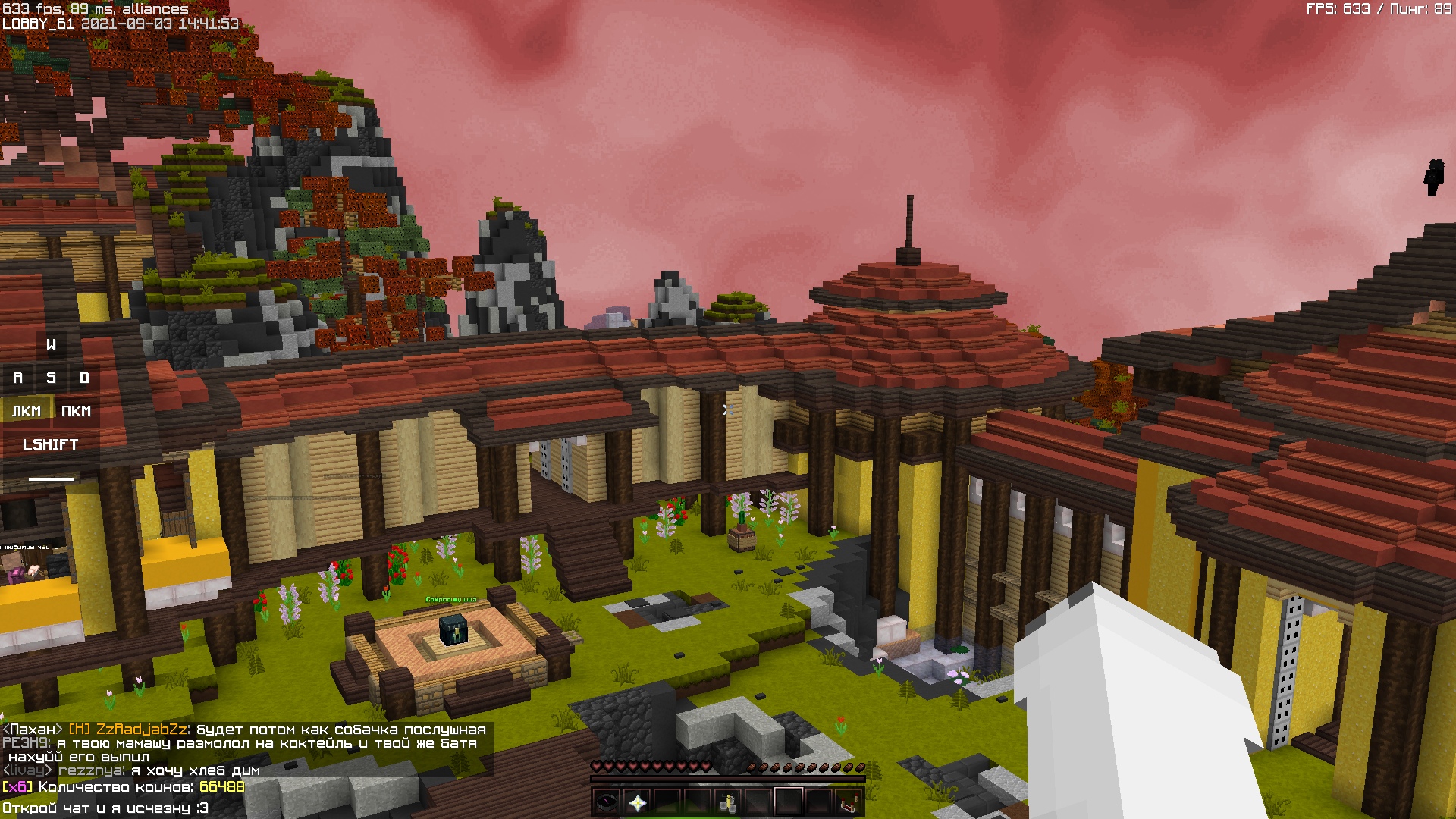The width and height of the screenshot is (1456, 819).
Task: Click the highlighted empty hotbar slot
Action: (x=789, y=802)
